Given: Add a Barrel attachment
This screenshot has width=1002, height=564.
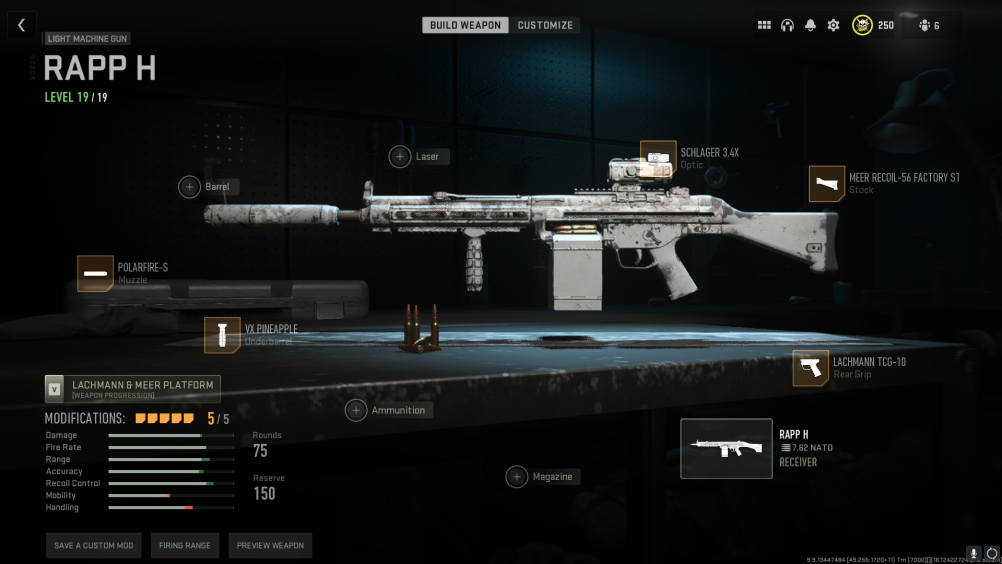Looking at the screenshot, I should (190, 186).
